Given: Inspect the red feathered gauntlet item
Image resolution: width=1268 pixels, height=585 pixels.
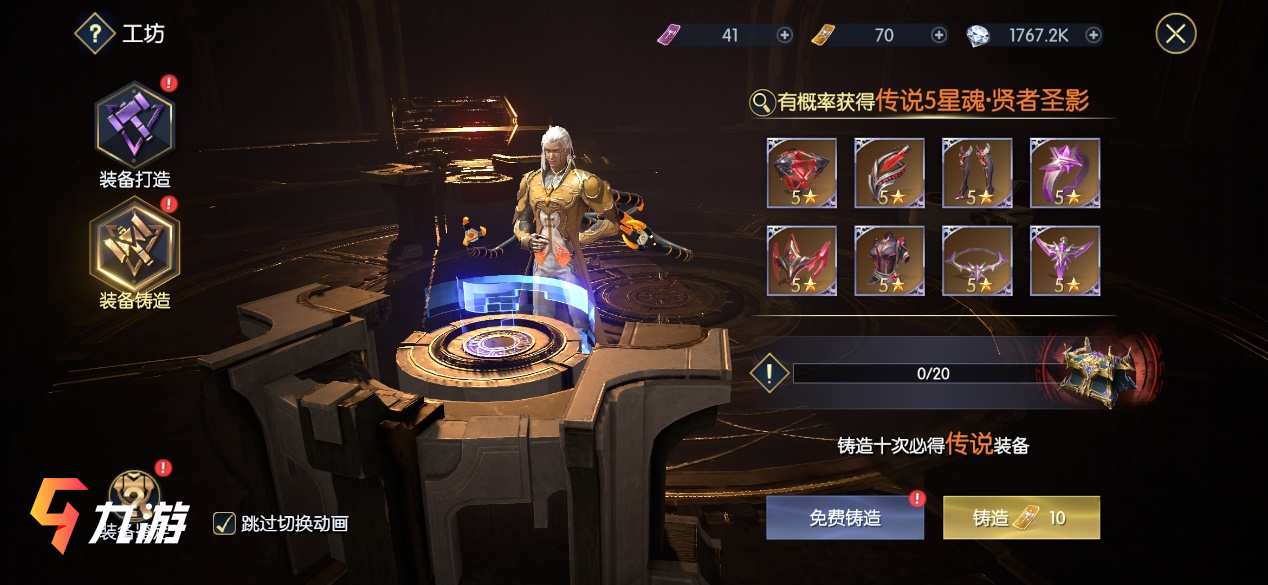Looking at the screenshot, I should coord(889,173).
